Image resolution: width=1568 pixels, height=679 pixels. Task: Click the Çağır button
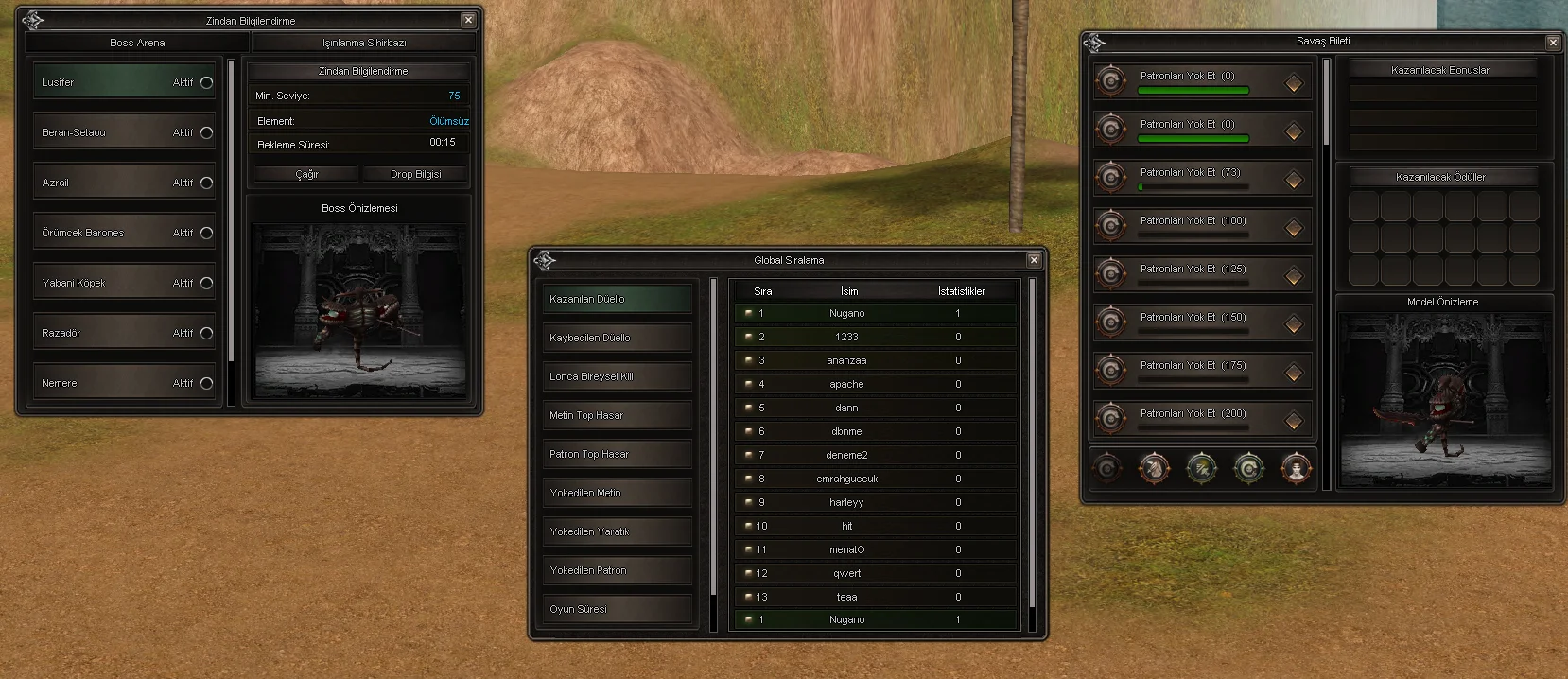pyautogui.click(x=306, y=174)
